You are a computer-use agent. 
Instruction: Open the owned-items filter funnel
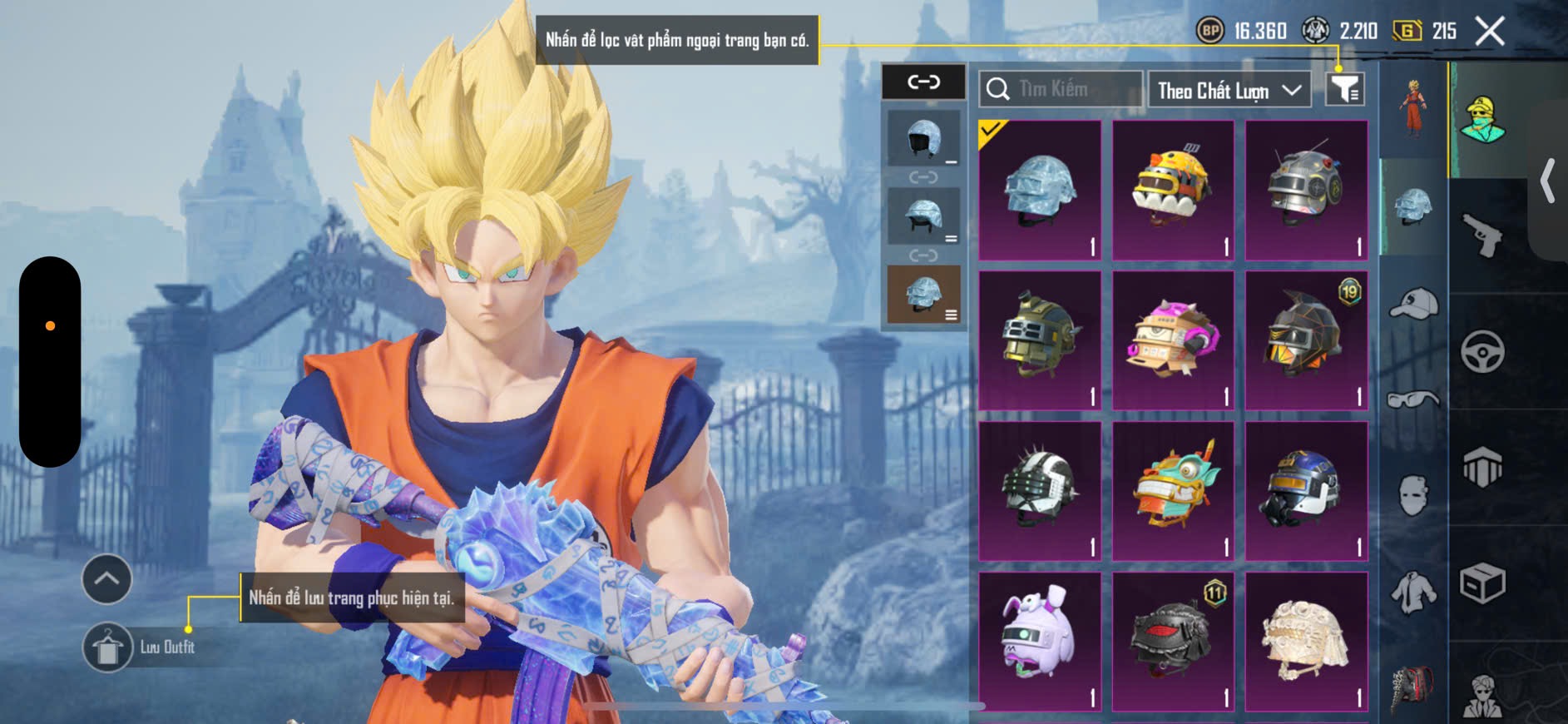coord(1344,88)
